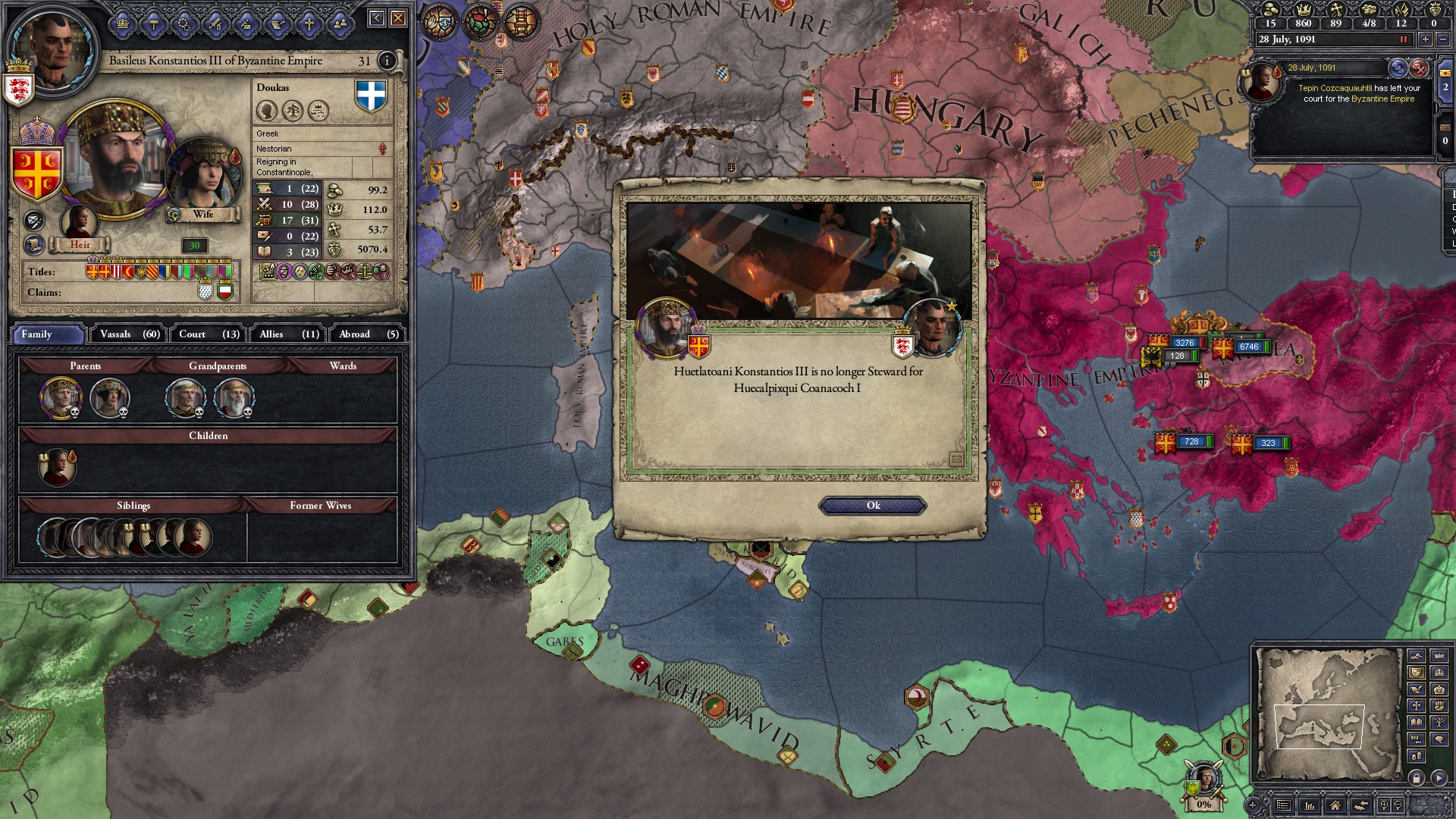Viewport: 1456px width, 819px height.
Task: Open the wife's character portrait
Action: coord(202,176)
